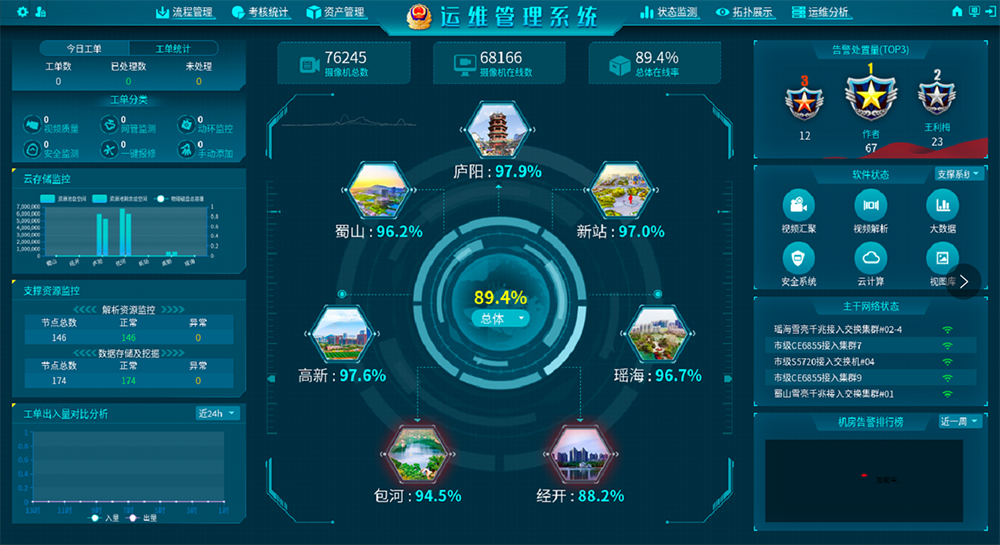The image size is (1000, 545).
Task: Open the 考核统计 menu
Action: coord(259,13)
